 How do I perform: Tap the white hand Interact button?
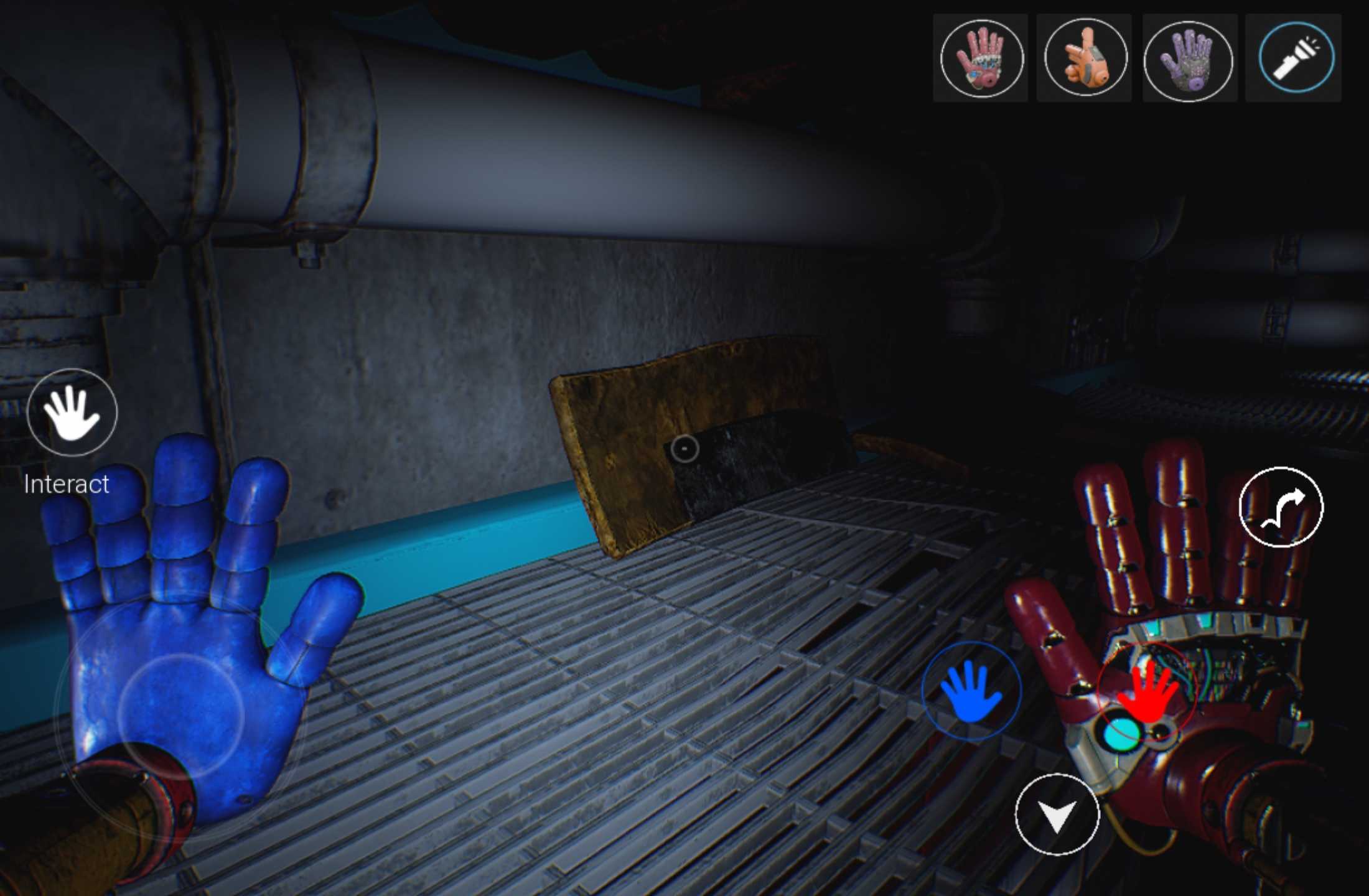pyautogui.click(x=72, y=412)
